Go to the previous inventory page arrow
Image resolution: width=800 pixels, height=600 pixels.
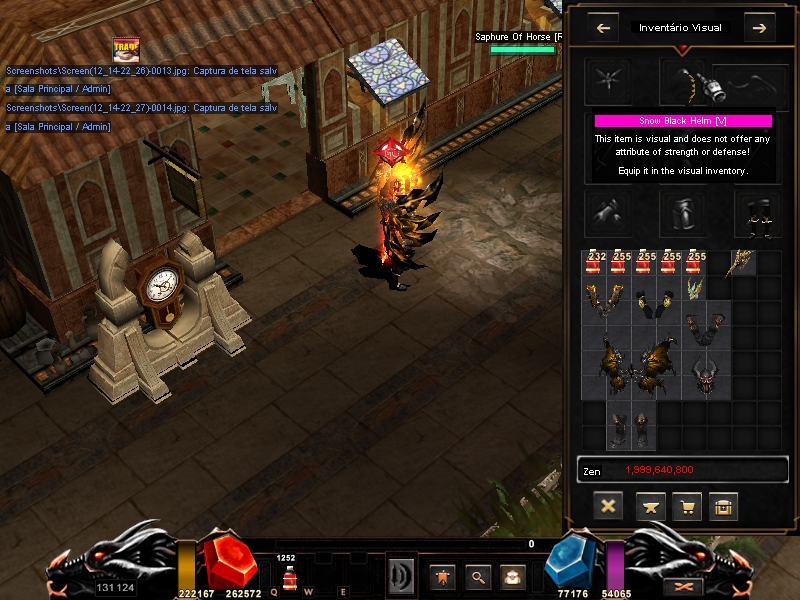[x=603, y=28]
